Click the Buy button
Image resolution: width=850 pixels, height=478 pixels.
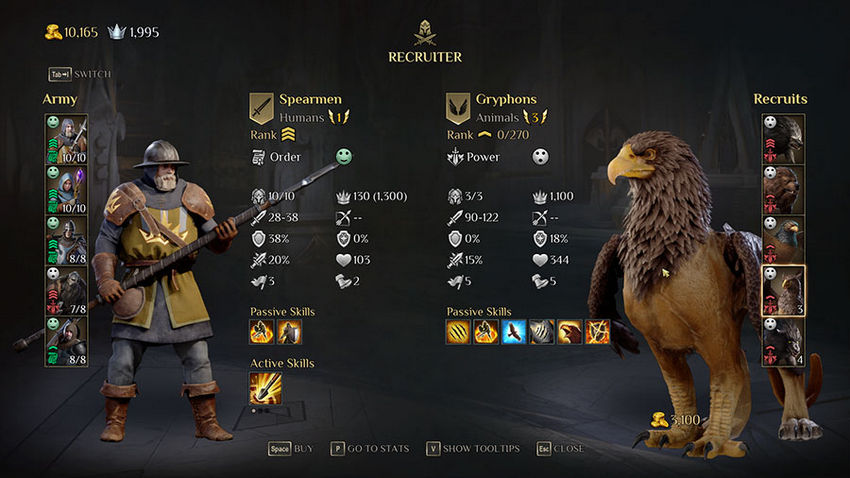coord(291,449)
